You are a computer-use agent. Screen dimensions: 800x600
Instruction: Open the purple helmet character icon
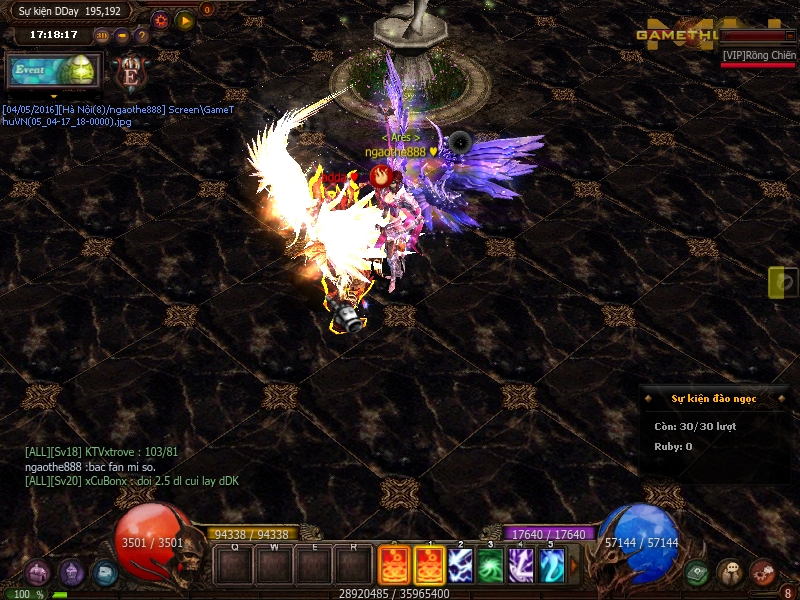71,573
